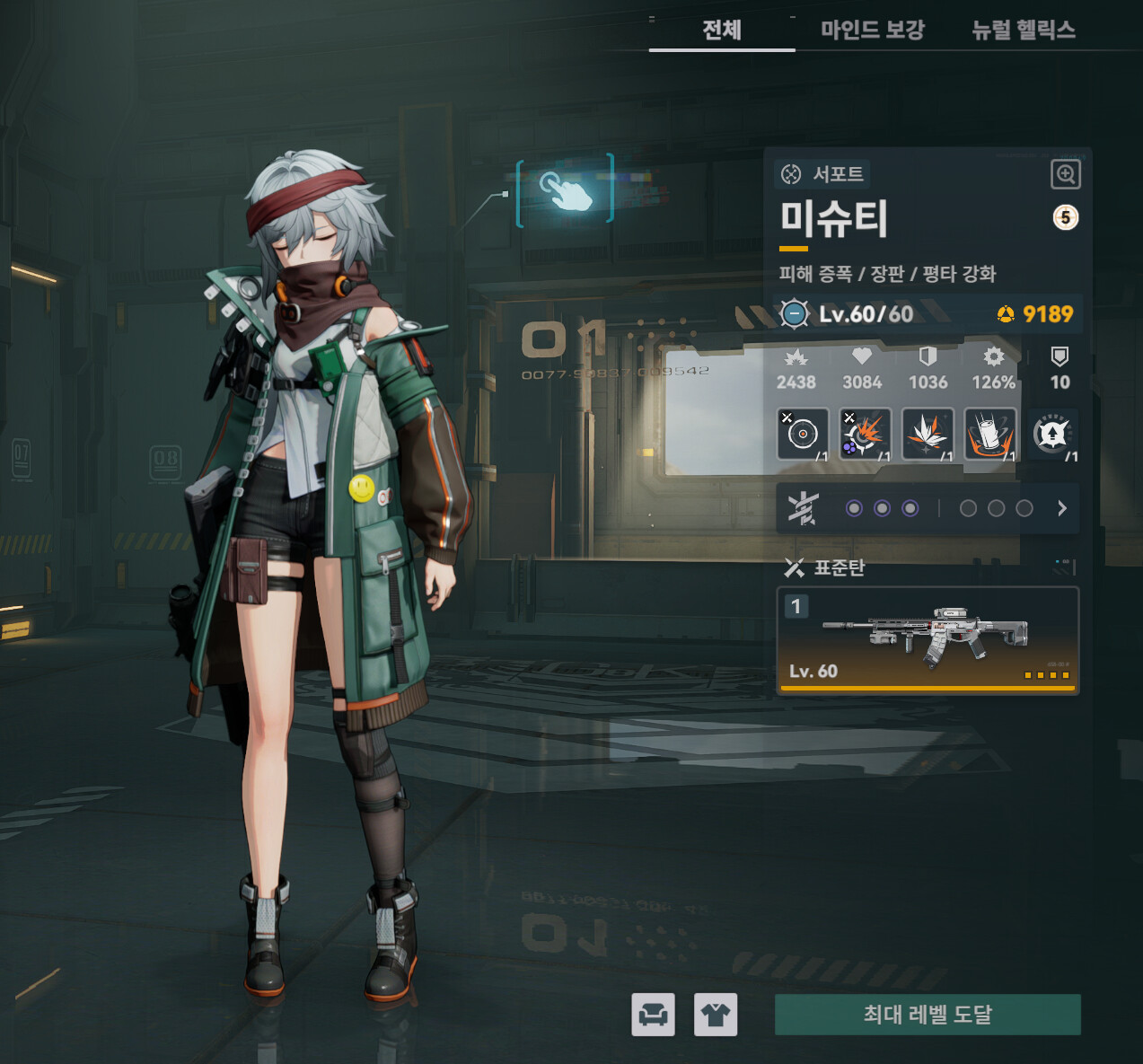Open the sofa dormitory button

pyautogui.click(x=653, y=1015)
